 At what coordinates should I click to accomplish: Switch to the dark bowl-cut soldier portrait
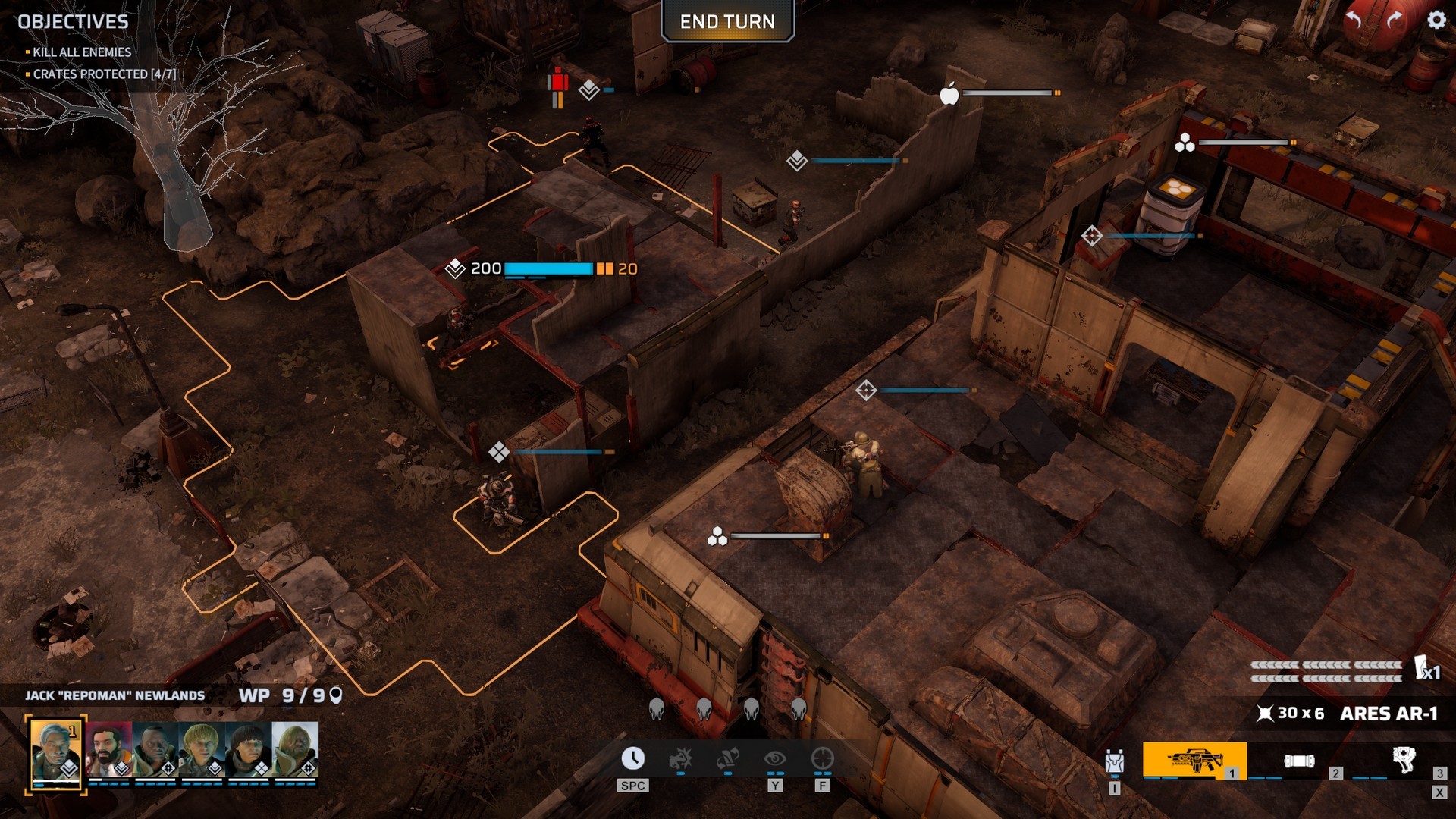coord(248,749)
